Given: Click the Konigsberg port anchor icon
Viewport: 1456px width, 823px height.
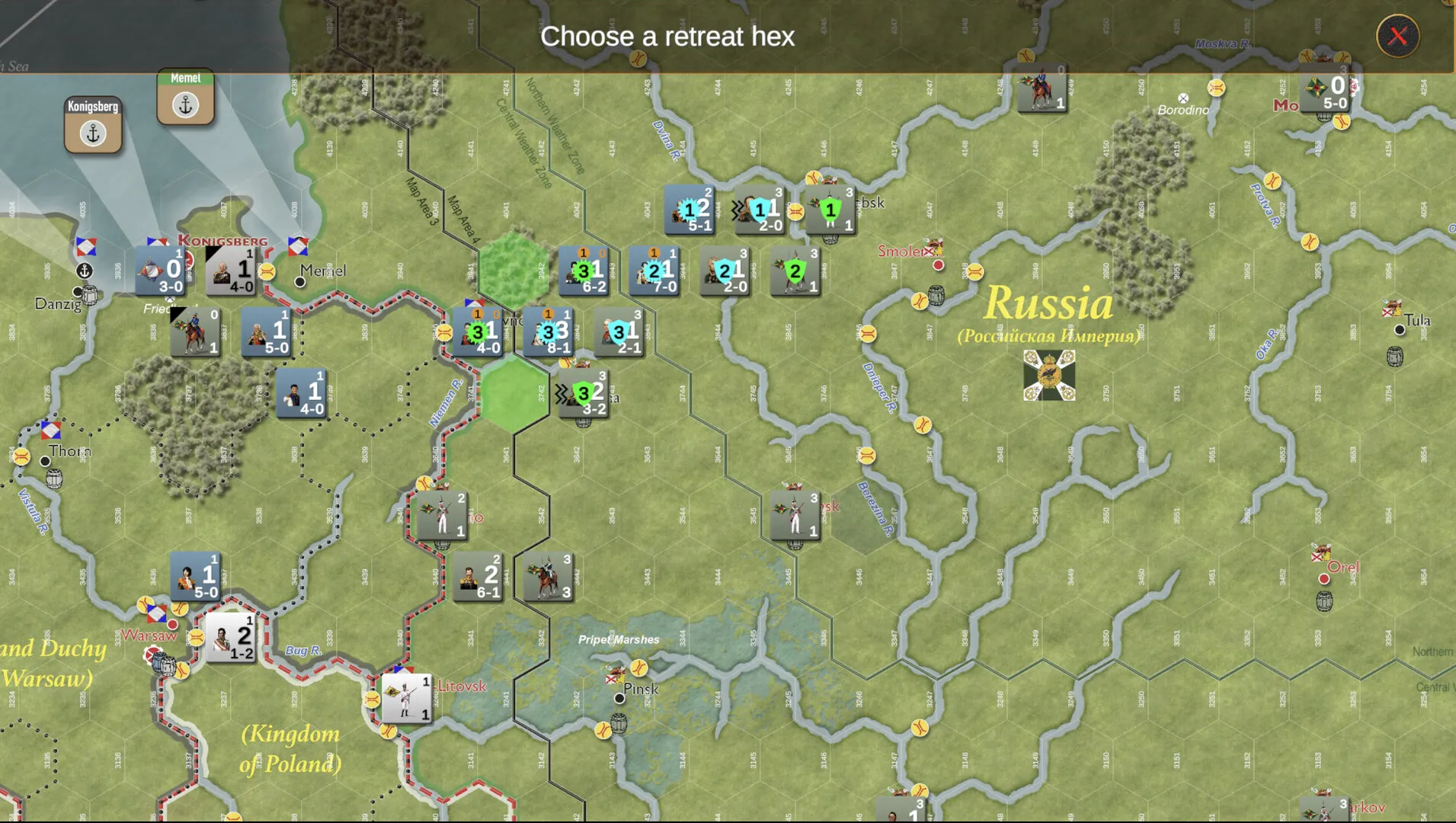Looking at the screenshot, I should tap(92, 132).
